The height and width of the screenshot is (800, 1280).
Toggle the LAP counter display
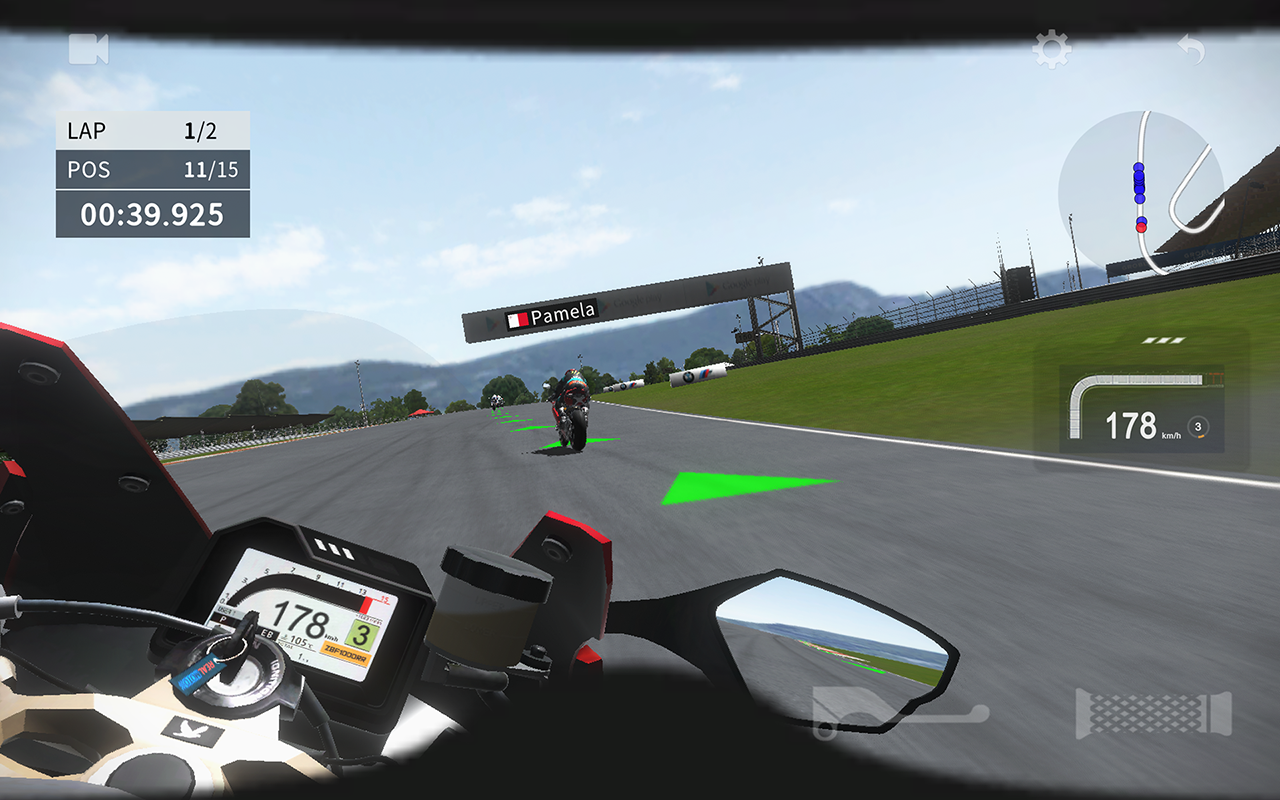coord(150,129)
